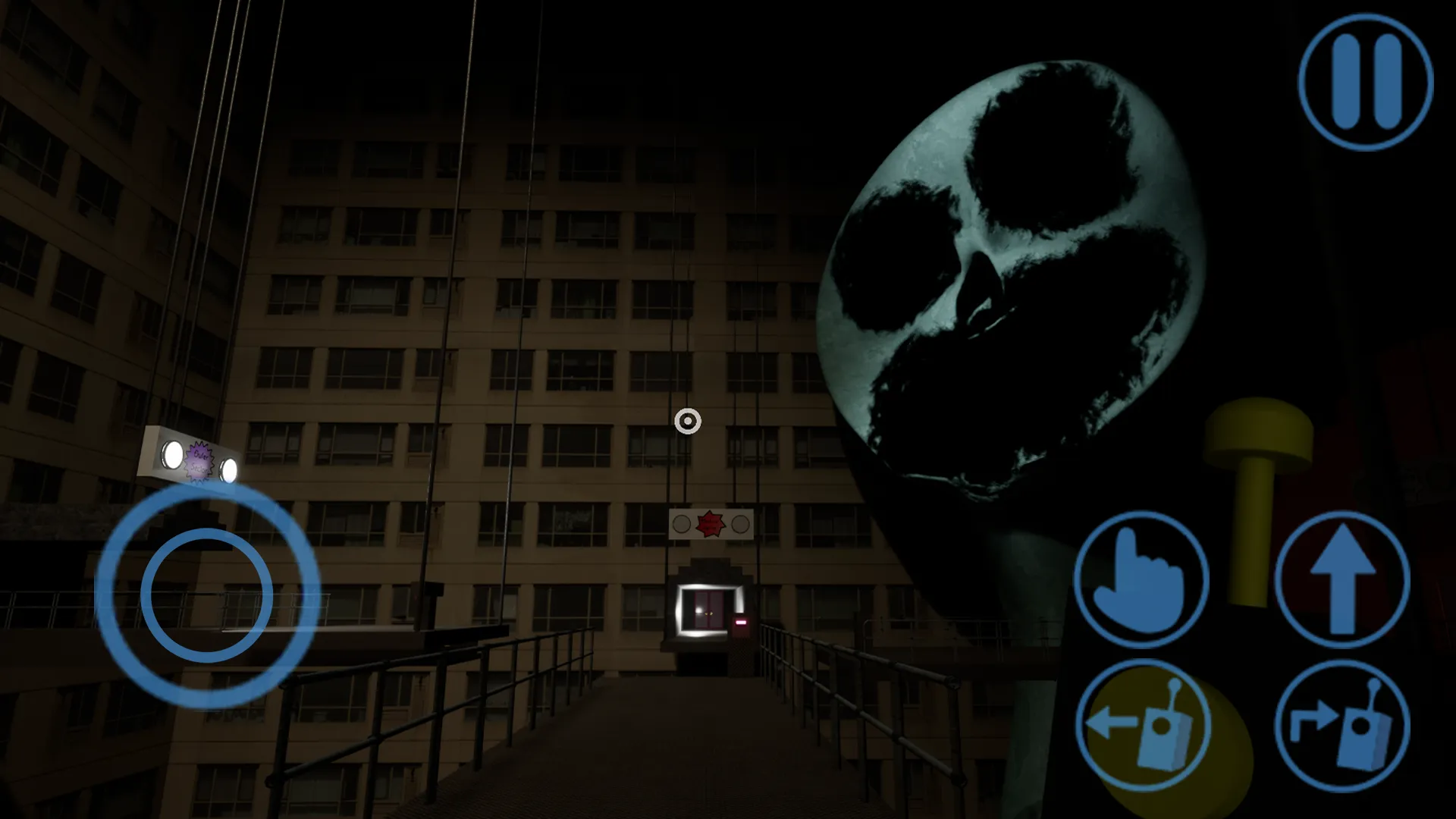The height and width of the screenshot is (819, 1456).
Task: Toggle the left lamp on the Outer Section sign
Action: tap(173, 454)
